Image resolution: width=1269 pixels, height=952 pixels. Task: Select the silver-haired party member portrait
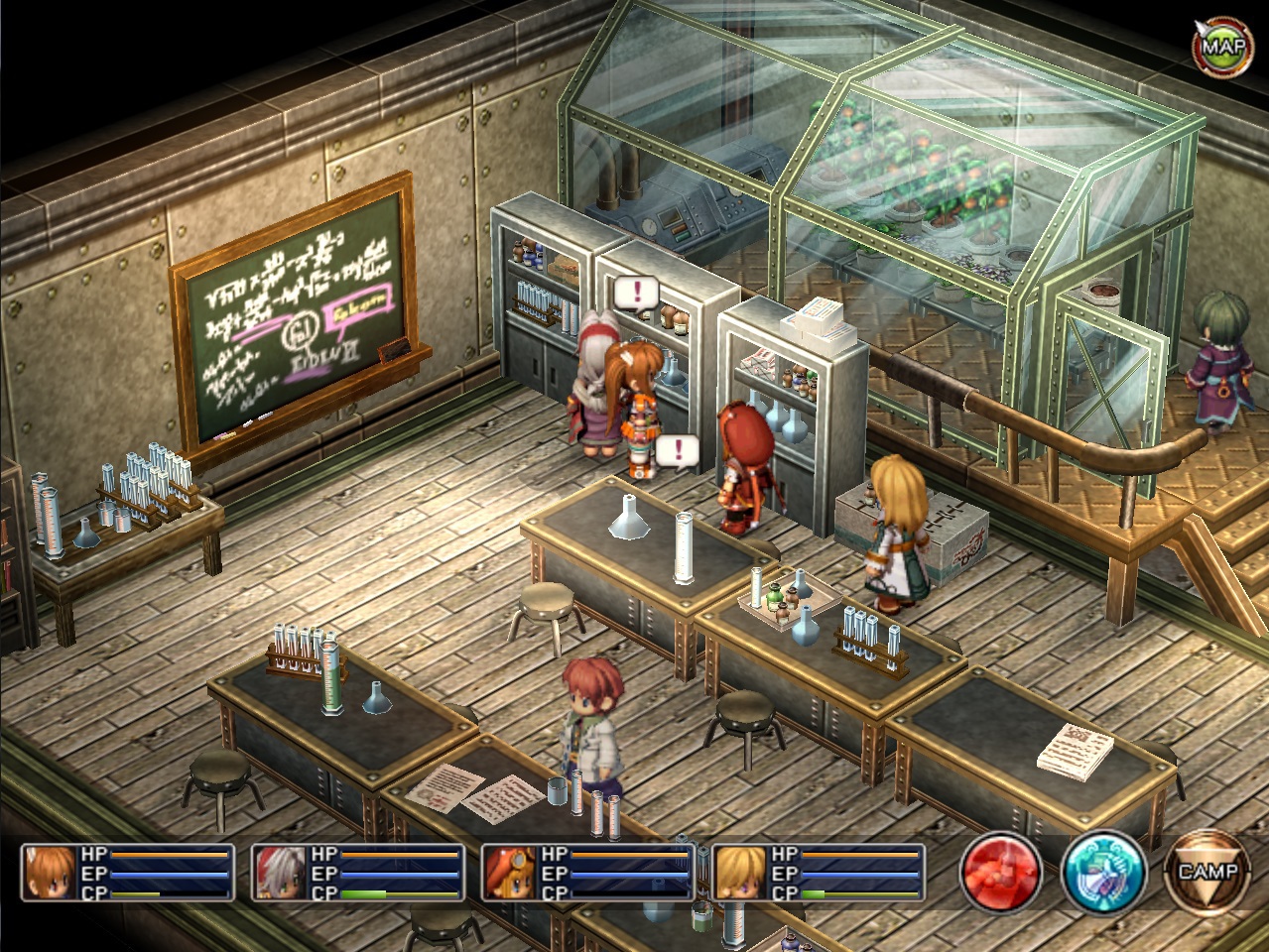click(278, 873)
